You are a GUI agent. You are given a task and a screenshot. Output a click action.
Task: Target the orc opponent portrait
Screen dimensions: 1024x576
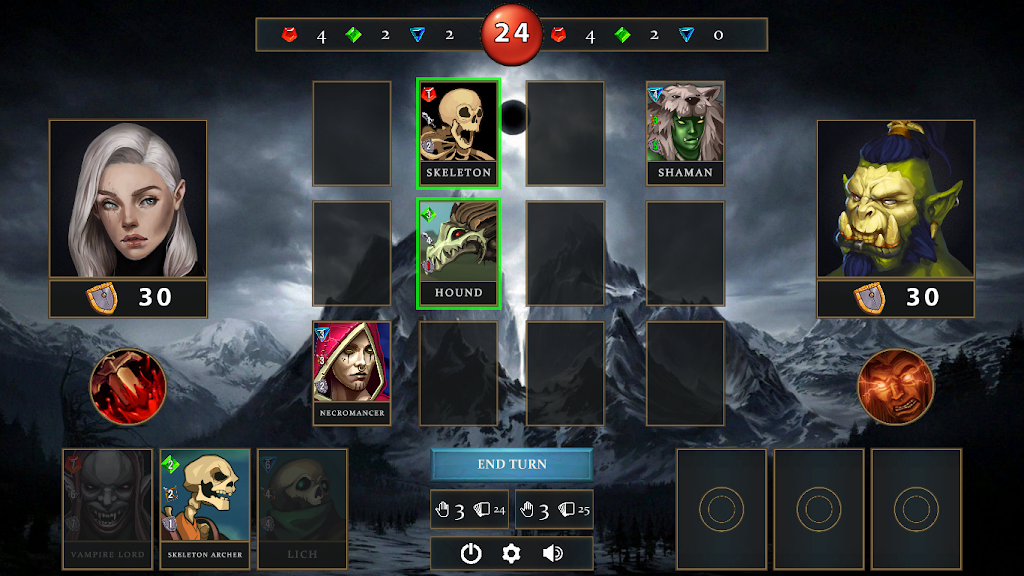point(895,200)
